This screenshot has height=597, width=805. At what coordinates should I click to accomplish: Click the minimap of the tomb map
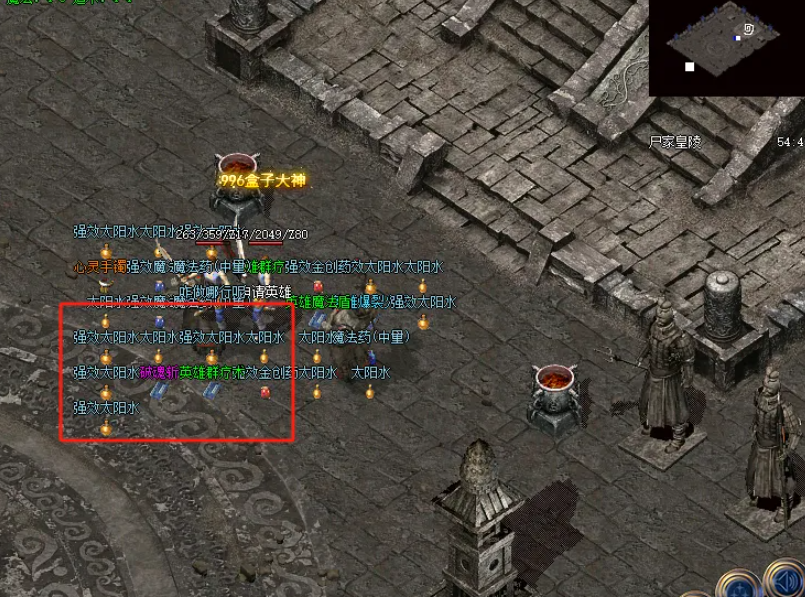(725, 47)
